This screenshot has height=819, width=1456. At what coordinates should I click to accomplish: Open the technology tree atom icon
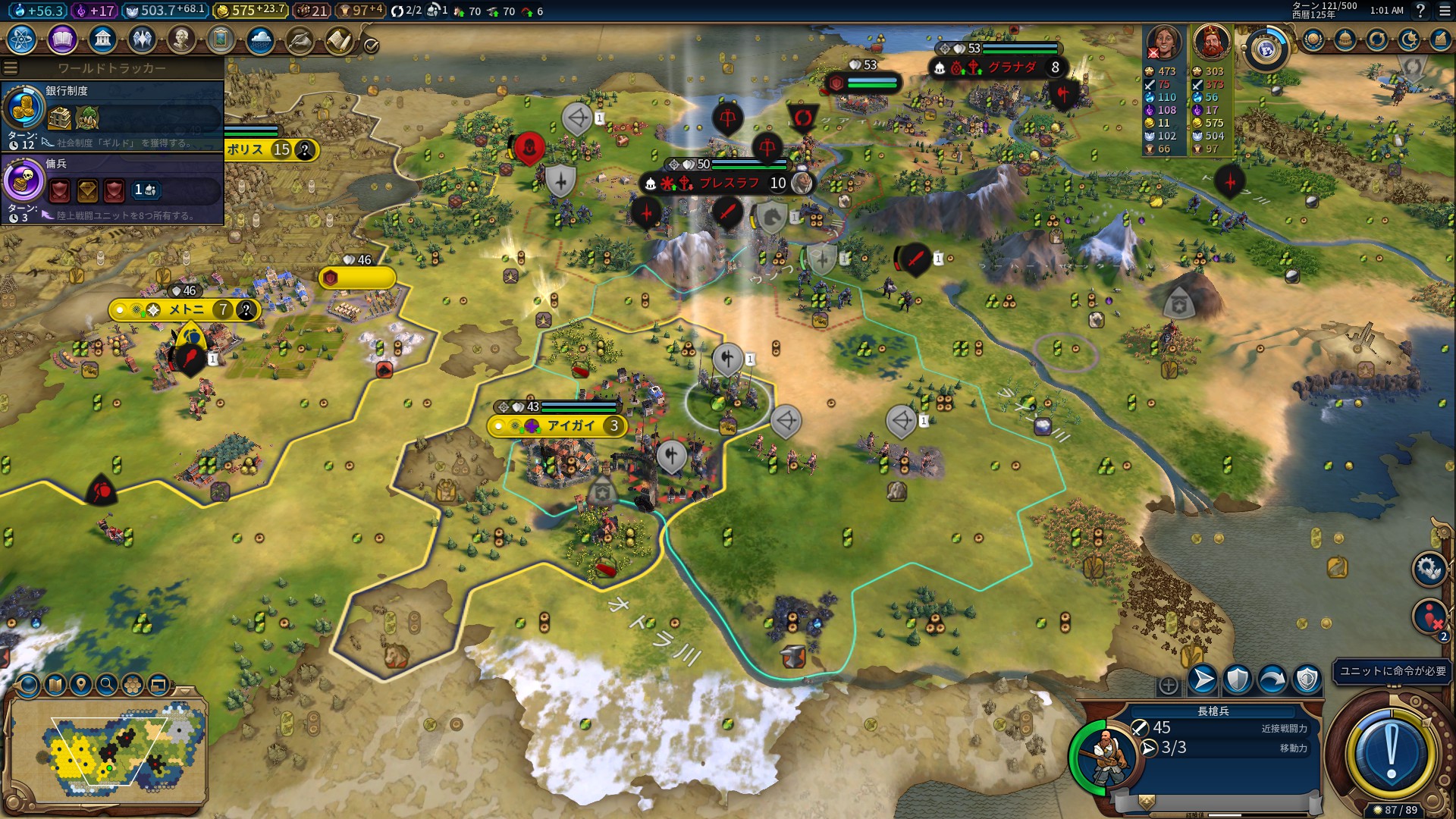tap(22, 39)
